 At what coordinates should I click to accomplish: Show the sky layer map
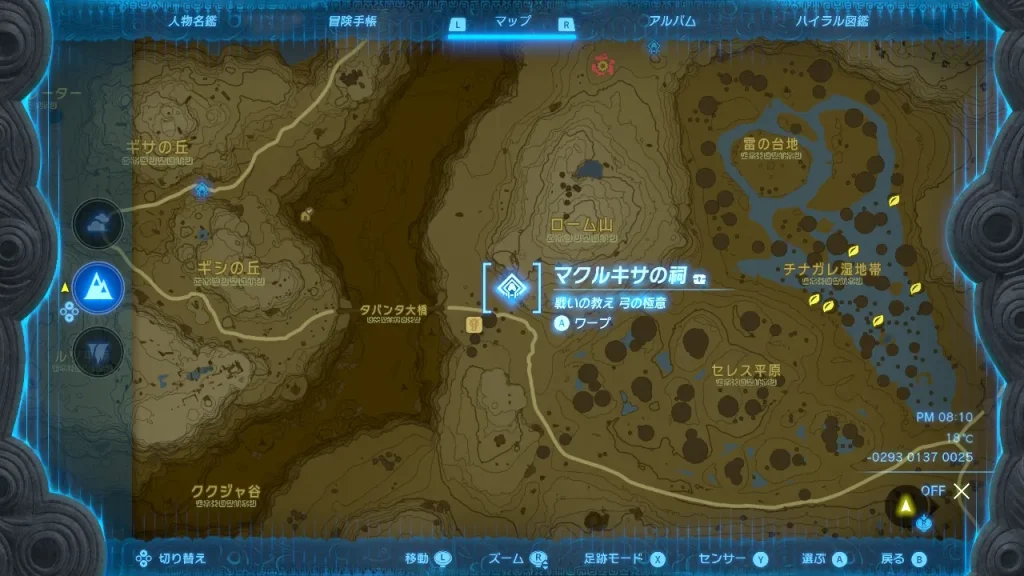[x=99, y=226]
